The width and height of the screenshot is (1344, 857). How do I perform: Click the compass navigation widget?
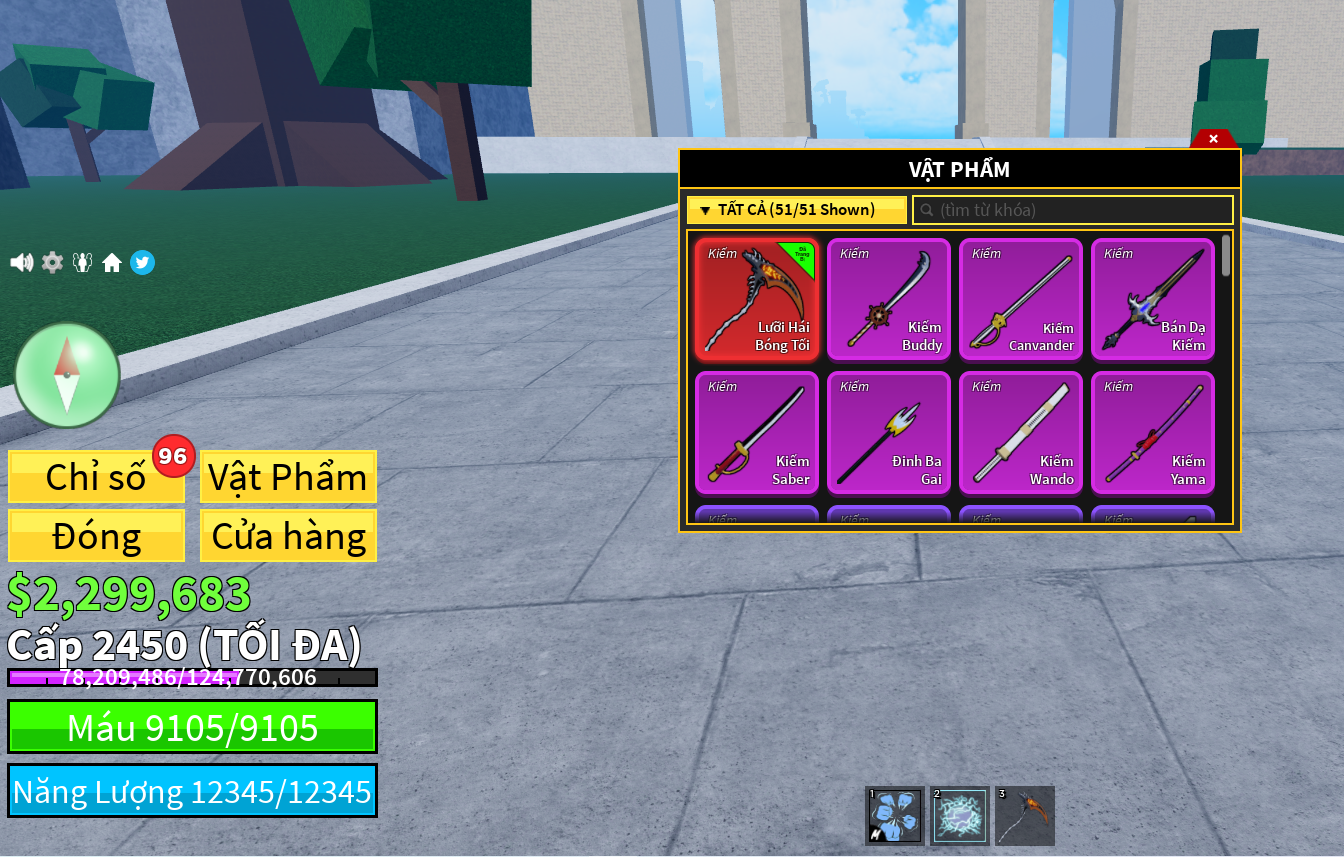pyautogui.click(x=67, y=375)
